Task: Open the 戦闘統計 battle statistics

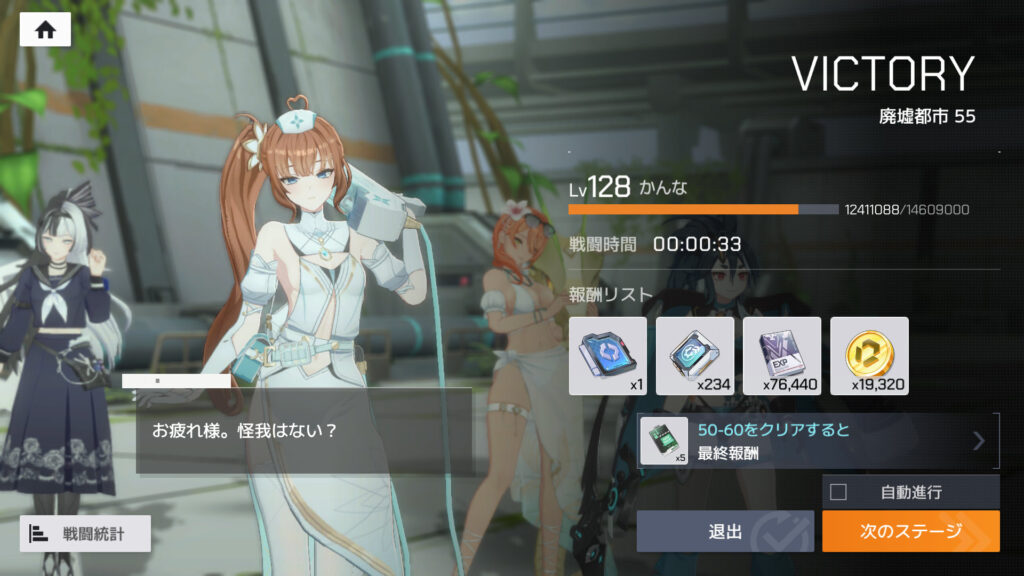Action: click(x=85, y=533)
